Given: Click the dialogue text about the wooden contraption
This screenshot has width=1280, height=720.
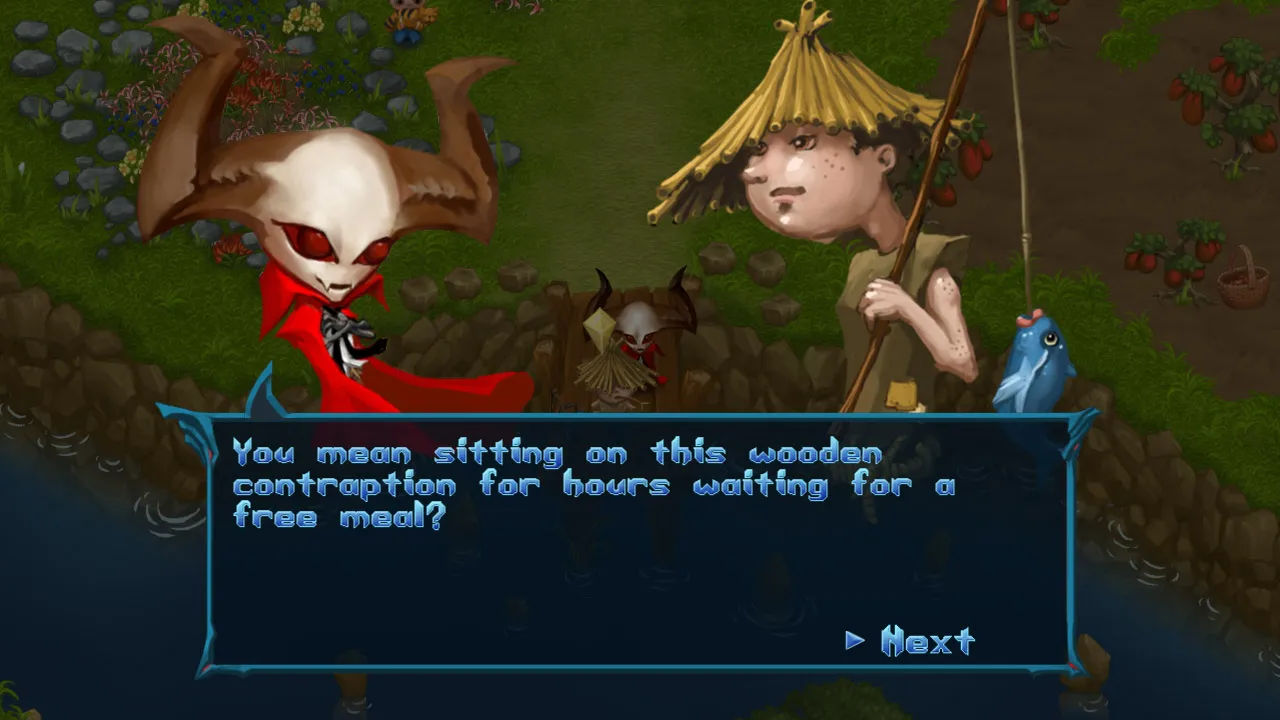Looking at the screenshot, I should [560, 485].
